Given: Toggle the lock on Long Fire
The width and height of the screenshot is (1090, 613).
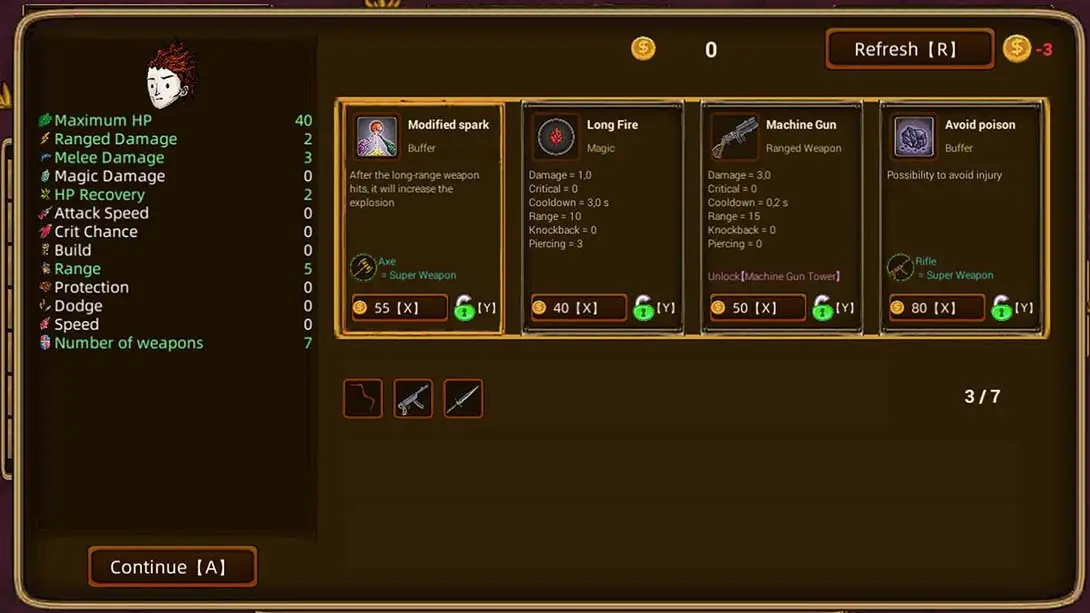Looking at the screenshot, I should point(644,308).
